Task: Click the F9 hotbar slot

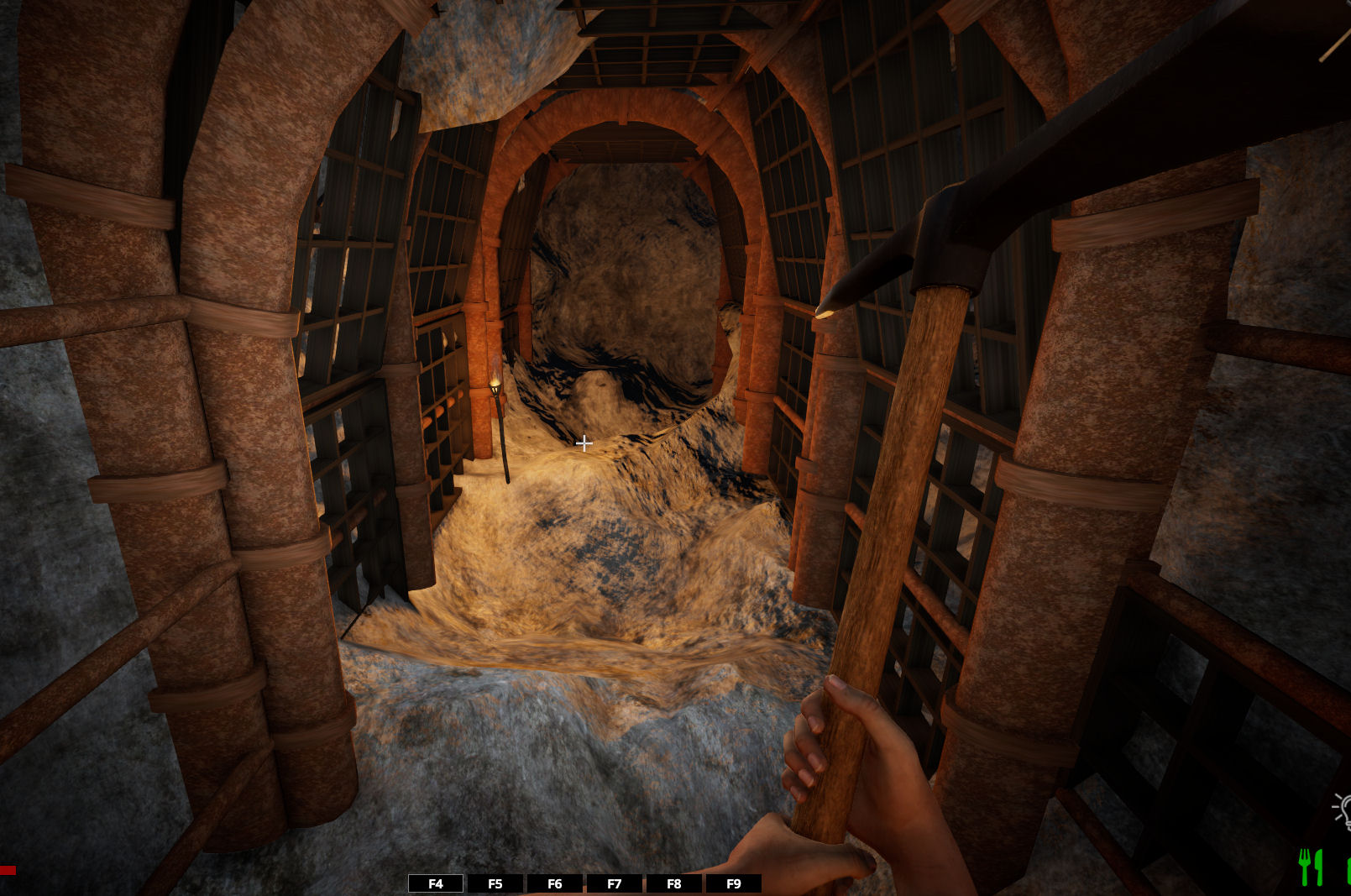Action: click(x=733, y=883)
